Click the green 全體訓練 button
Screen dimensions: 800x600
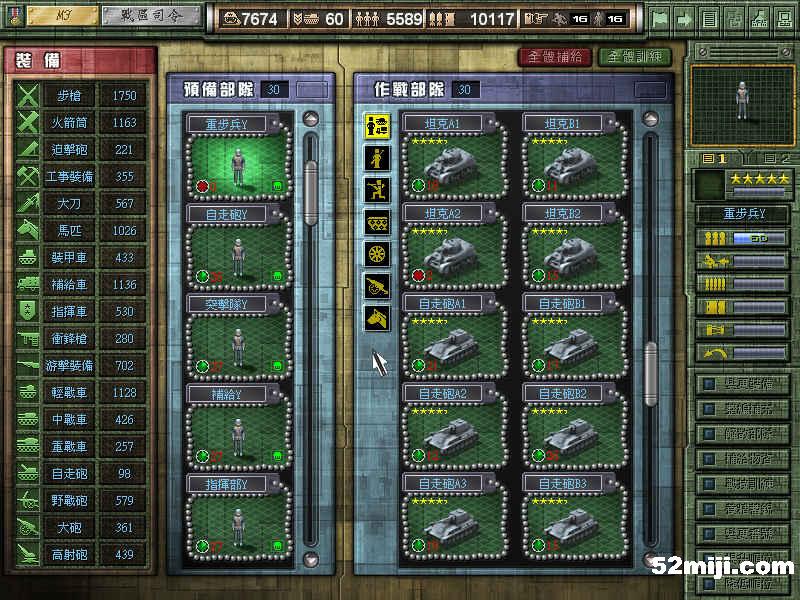click(634, 57)
